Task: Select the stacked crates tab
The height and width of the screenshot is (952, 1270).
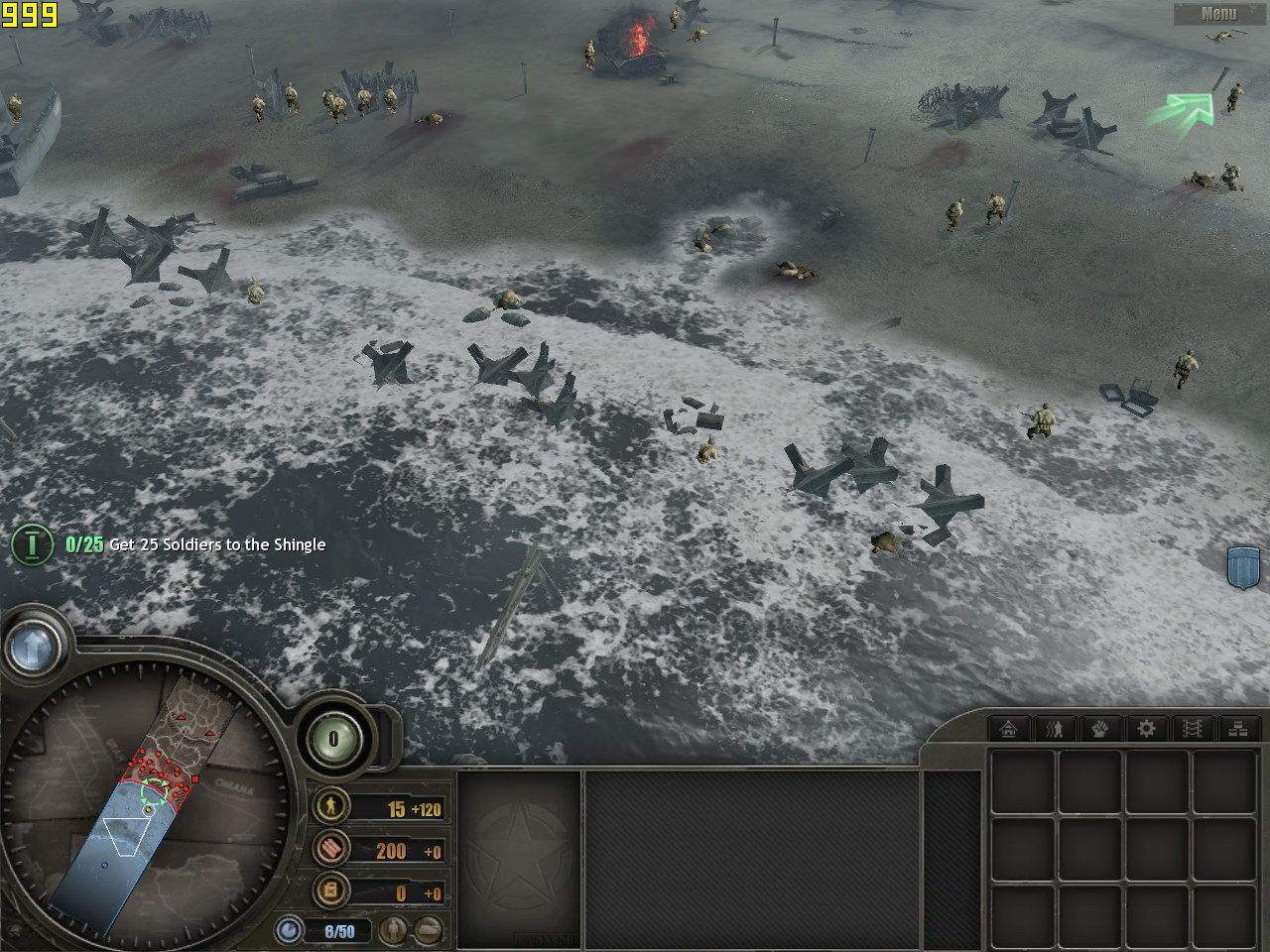Action: point(1238,729)
